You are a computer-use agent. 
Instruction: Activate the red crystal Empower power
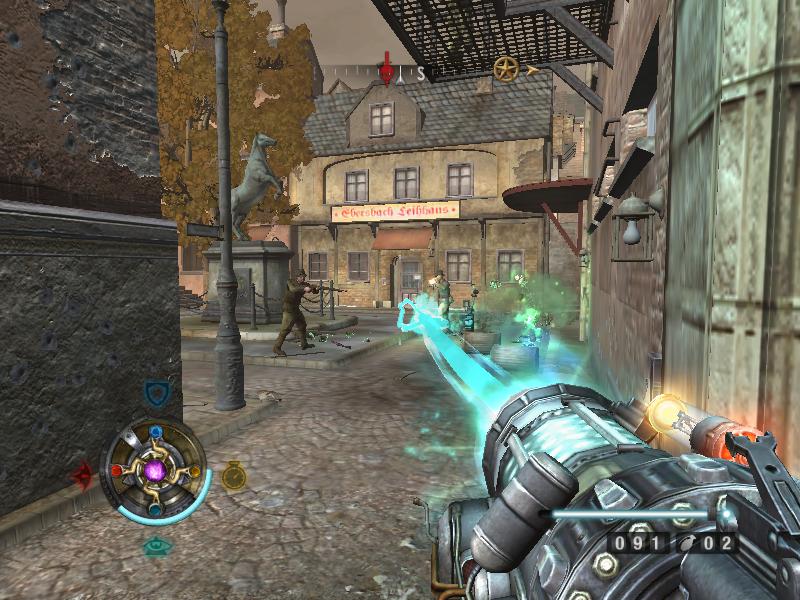pyautogui.click(x=83, y=475)
